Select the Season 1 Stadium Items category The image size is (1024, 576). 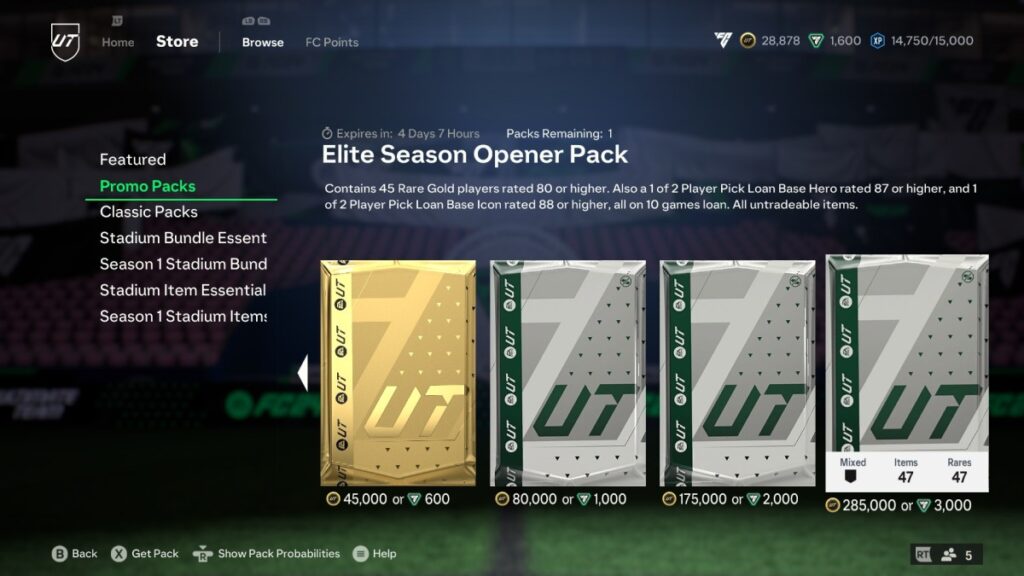pyautogui.click(x=183, y=316)
